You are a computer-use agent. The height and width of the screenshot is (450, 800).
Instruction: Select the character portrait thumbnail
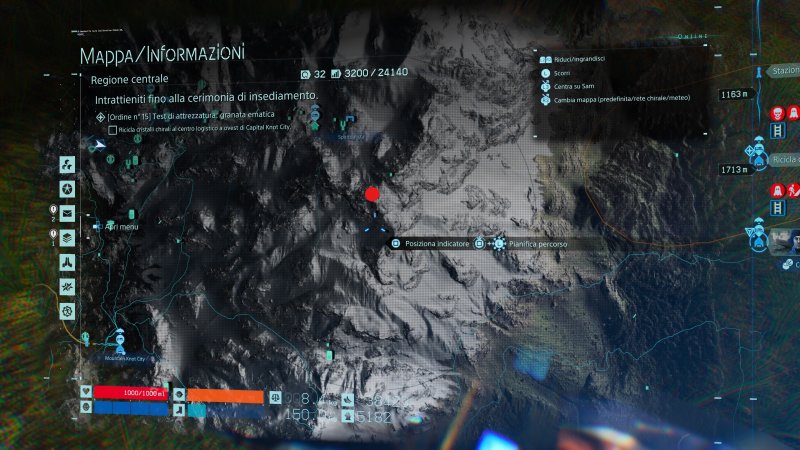pyautogui.click(x=785, y=241)
